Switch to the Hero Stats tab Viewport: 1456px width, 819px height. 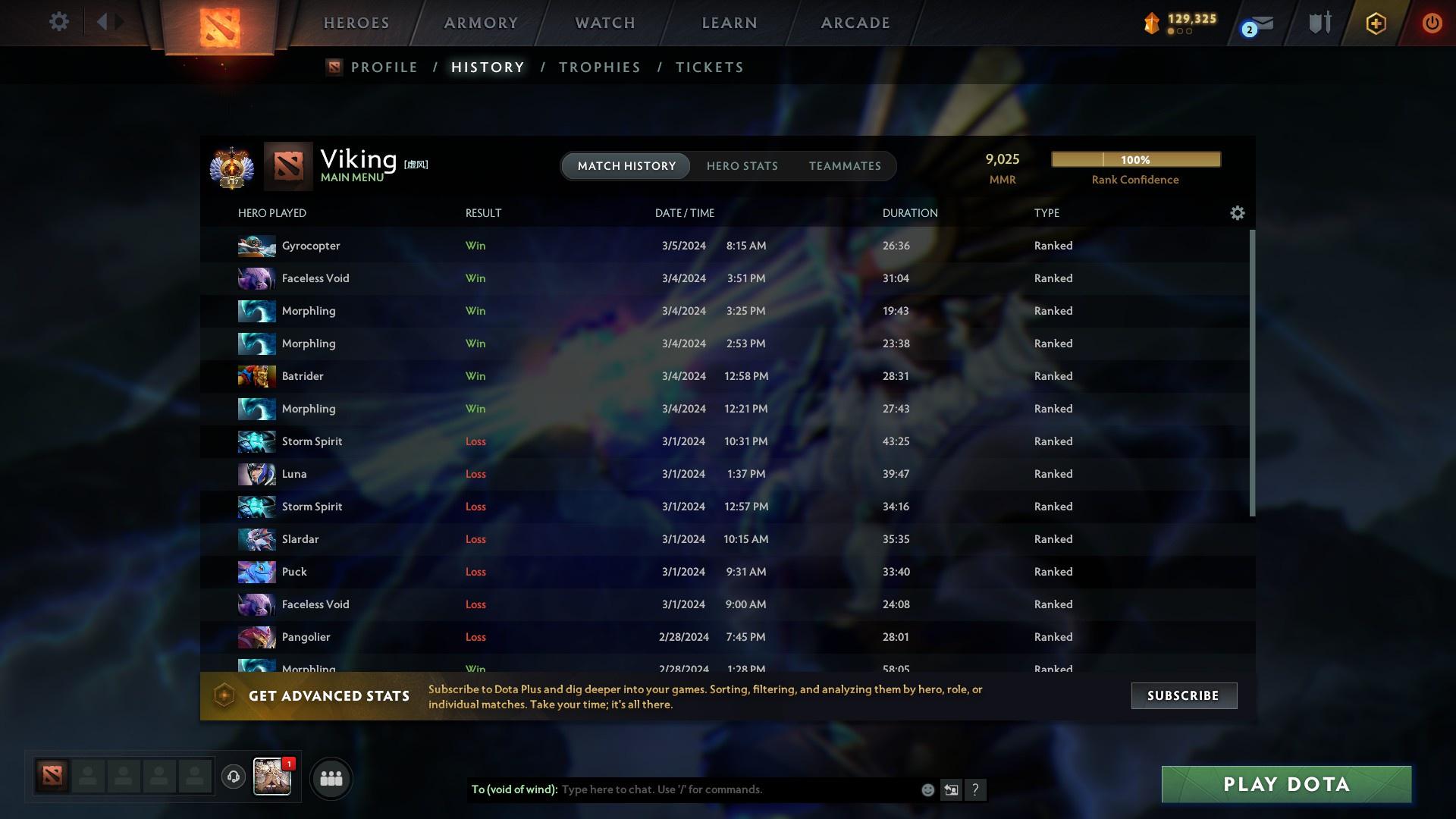click(742, 165)
